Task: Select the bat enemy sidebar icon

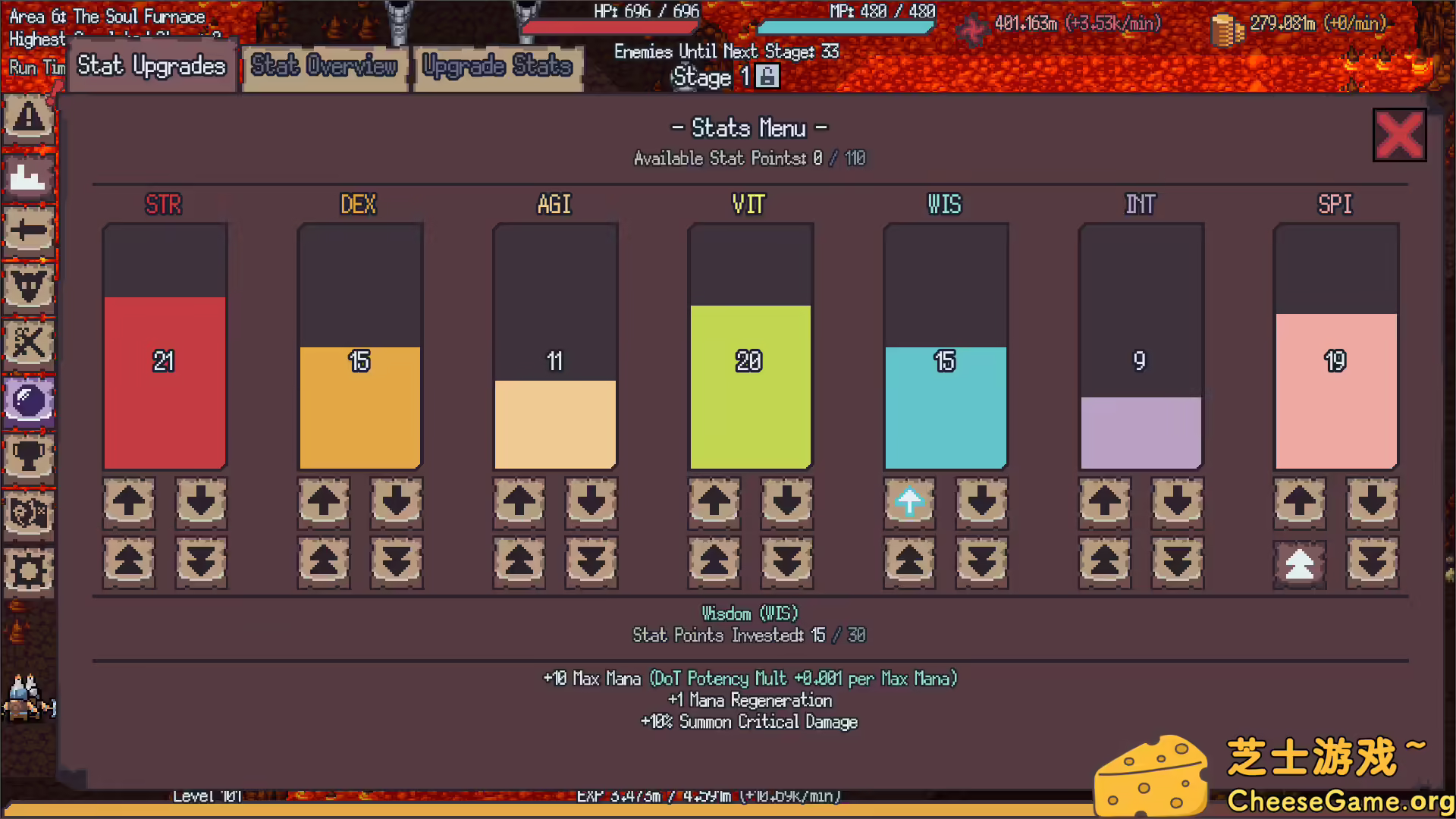Action: coord(28,287)
